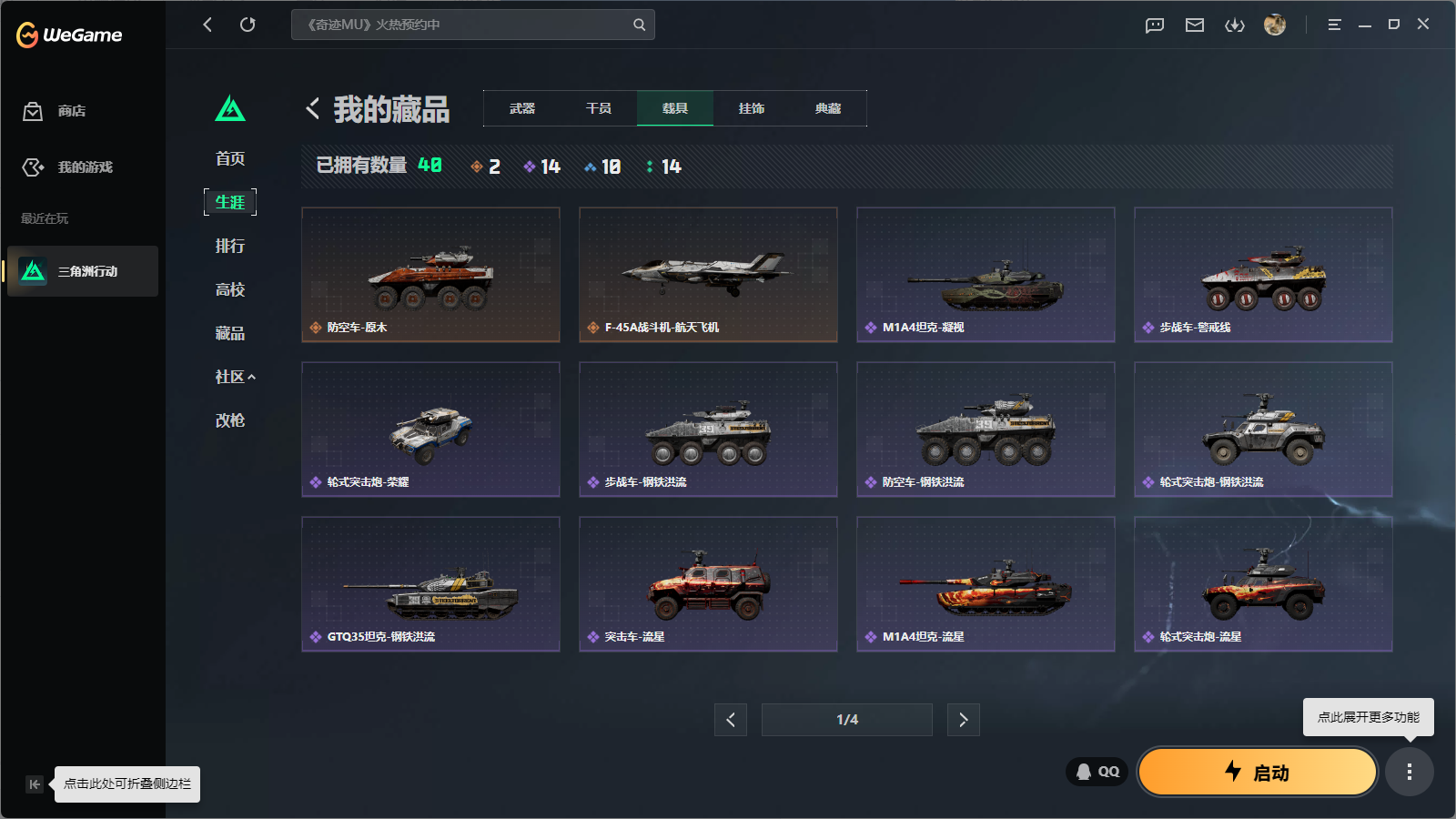Select 我的游戏 in the left sidebar
This screenshot has width=1456, height=819.
[33, 167]
